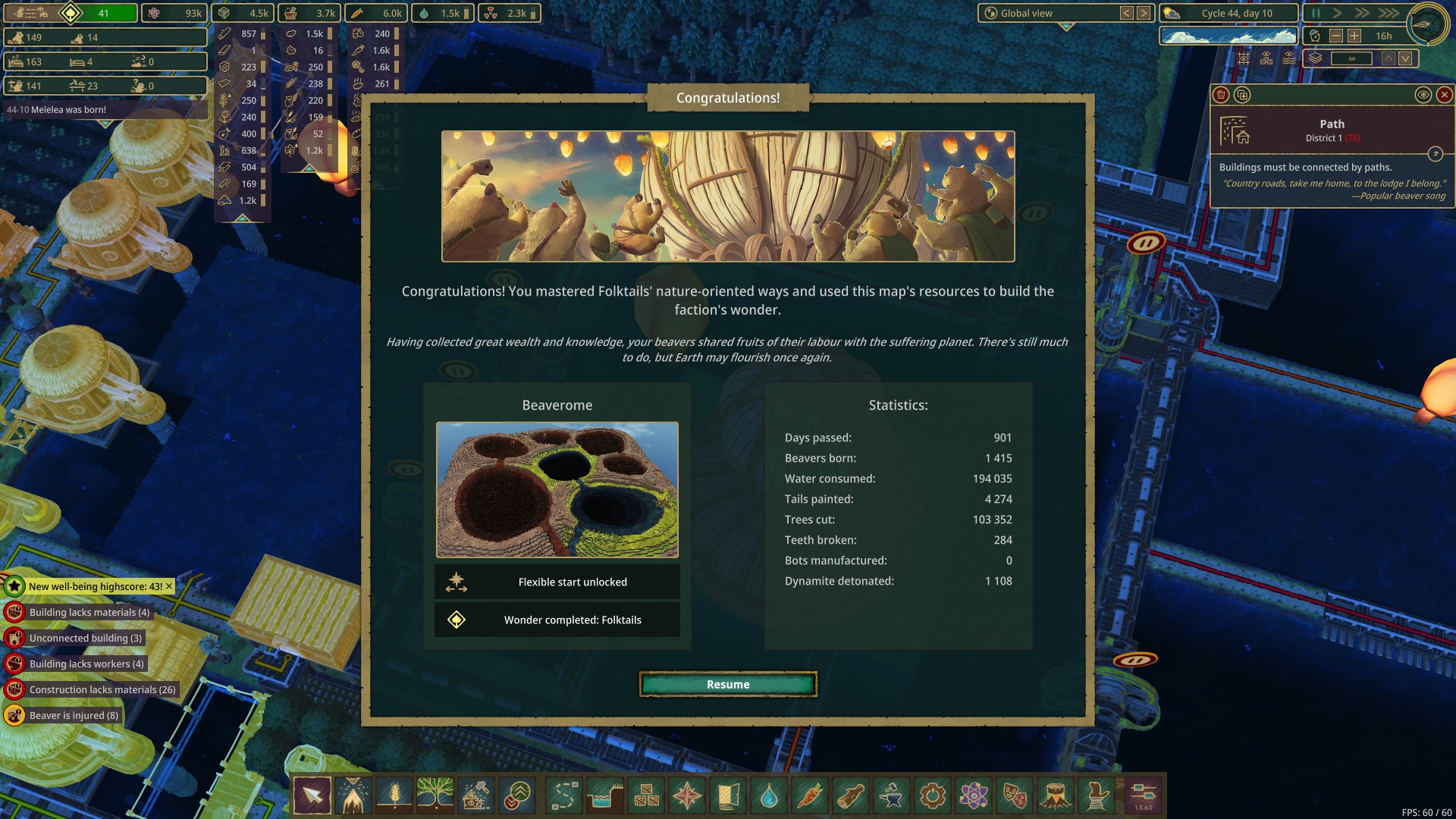Toggle the eye visibility icon in Path panel
This screenshot has width=1456, height=819.
1423,95
